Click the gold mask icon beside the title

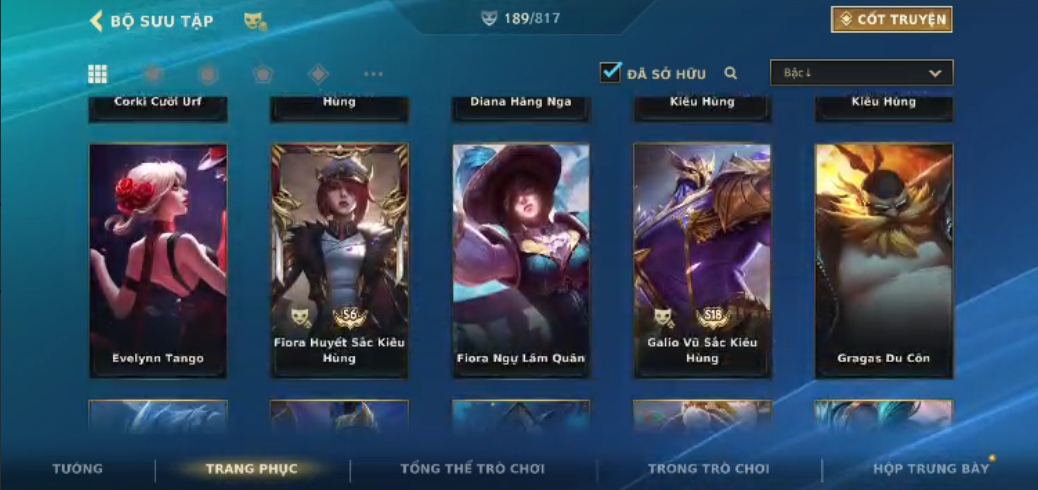(255, 21)
